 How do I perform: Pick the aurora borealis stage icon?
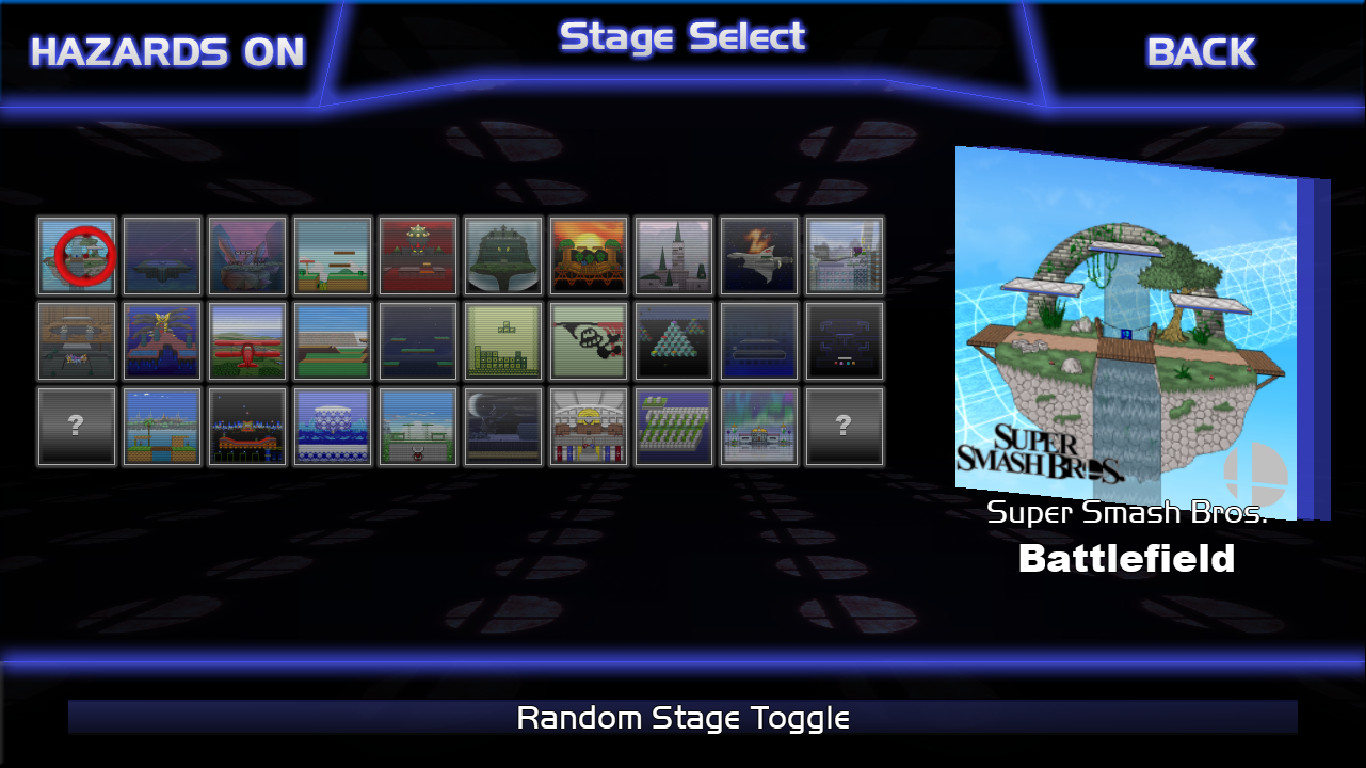pyautogui.click(x=759, y=426)
